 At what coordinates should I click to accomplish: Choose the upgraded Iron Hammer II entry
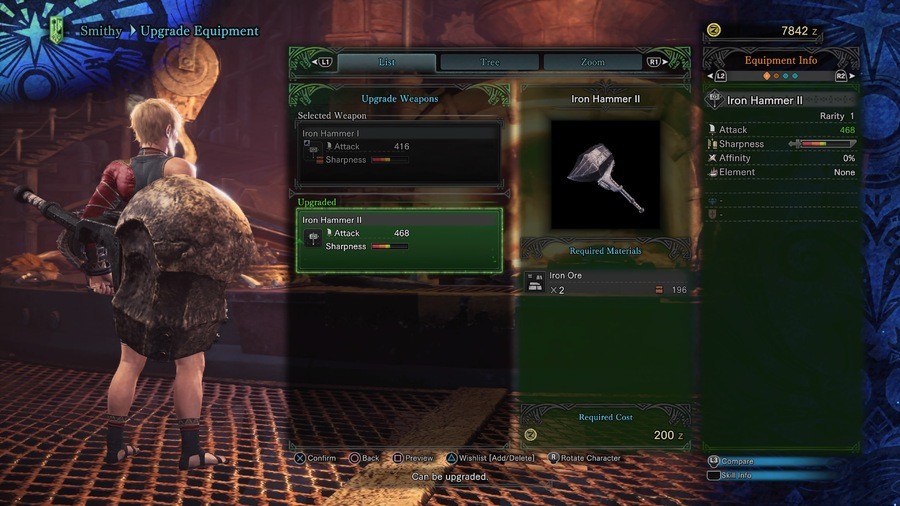(399, 240)
